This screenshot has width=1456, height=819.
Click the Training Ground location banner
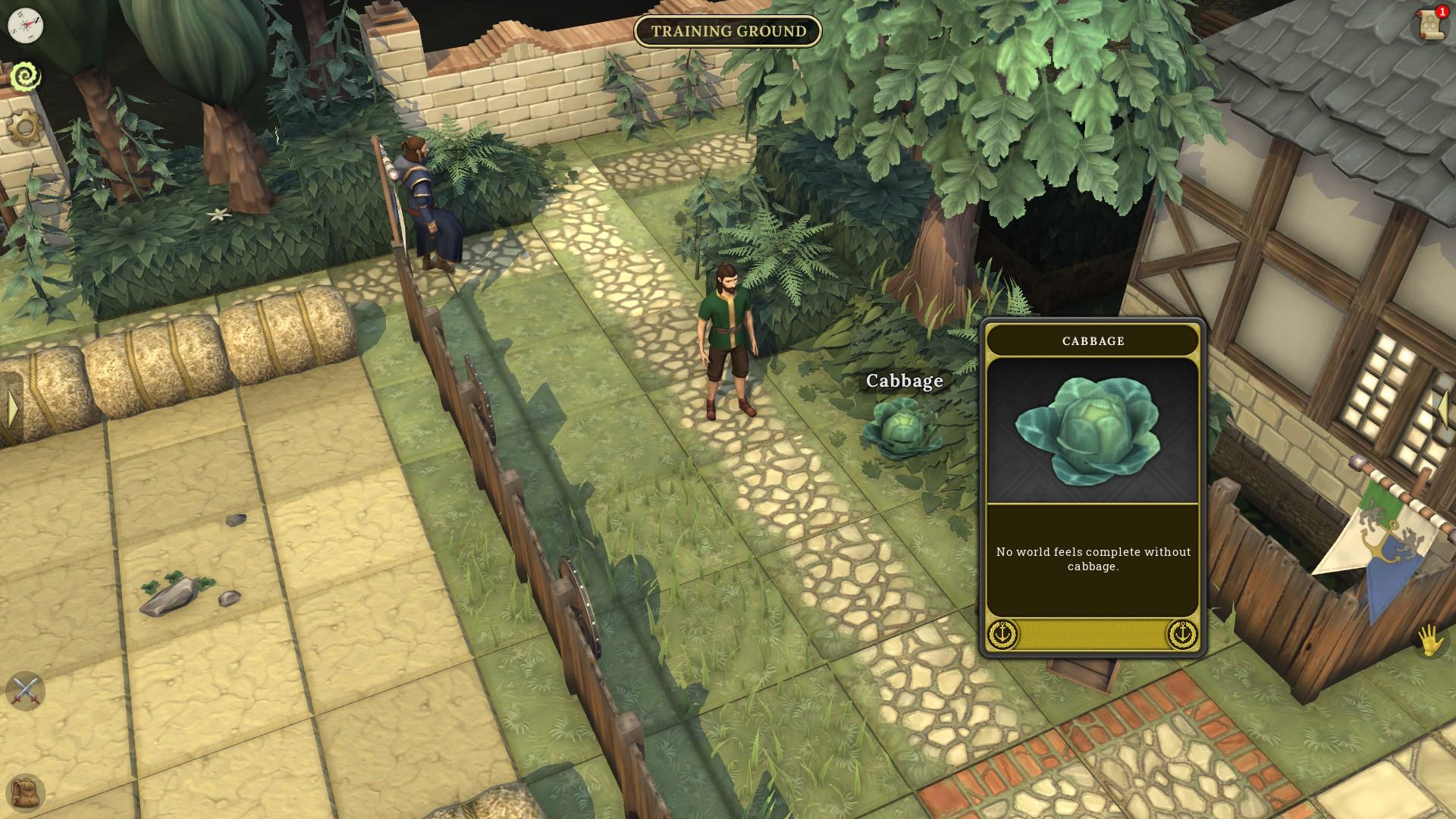728,31
